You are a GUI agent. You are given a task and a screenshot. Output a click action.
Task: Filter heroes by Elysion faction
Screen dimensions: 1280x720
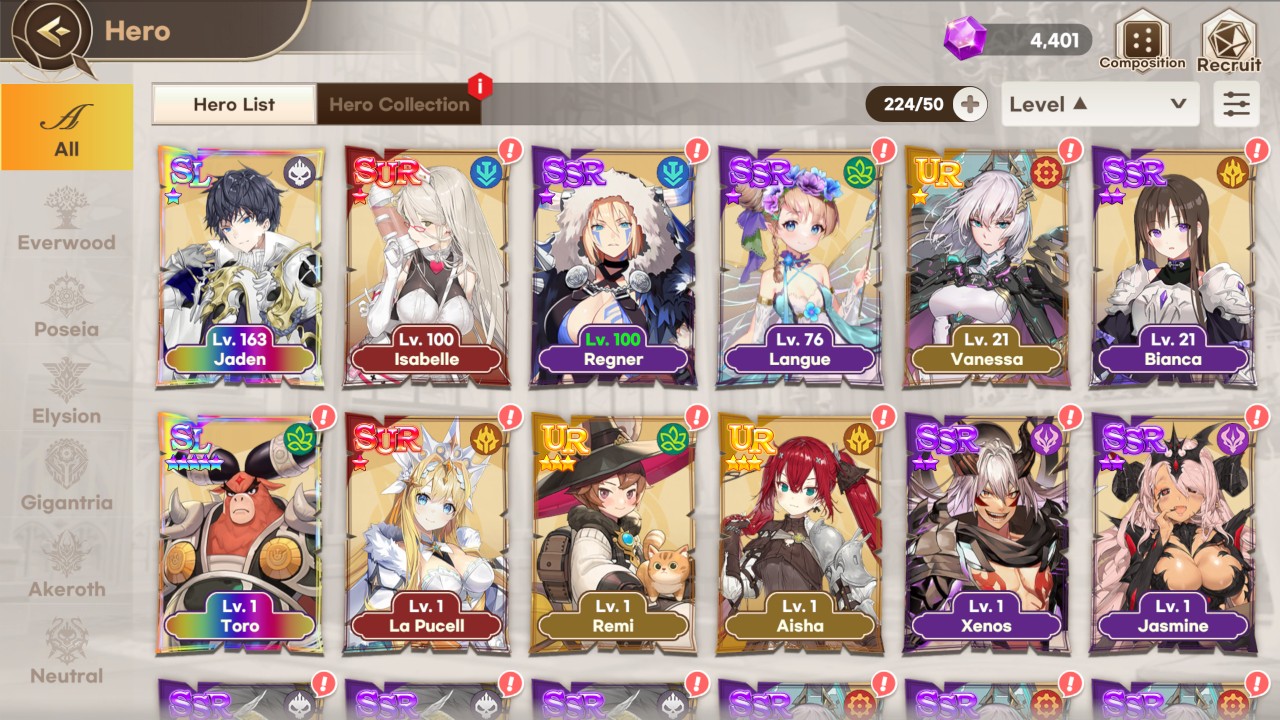point(67,394)
